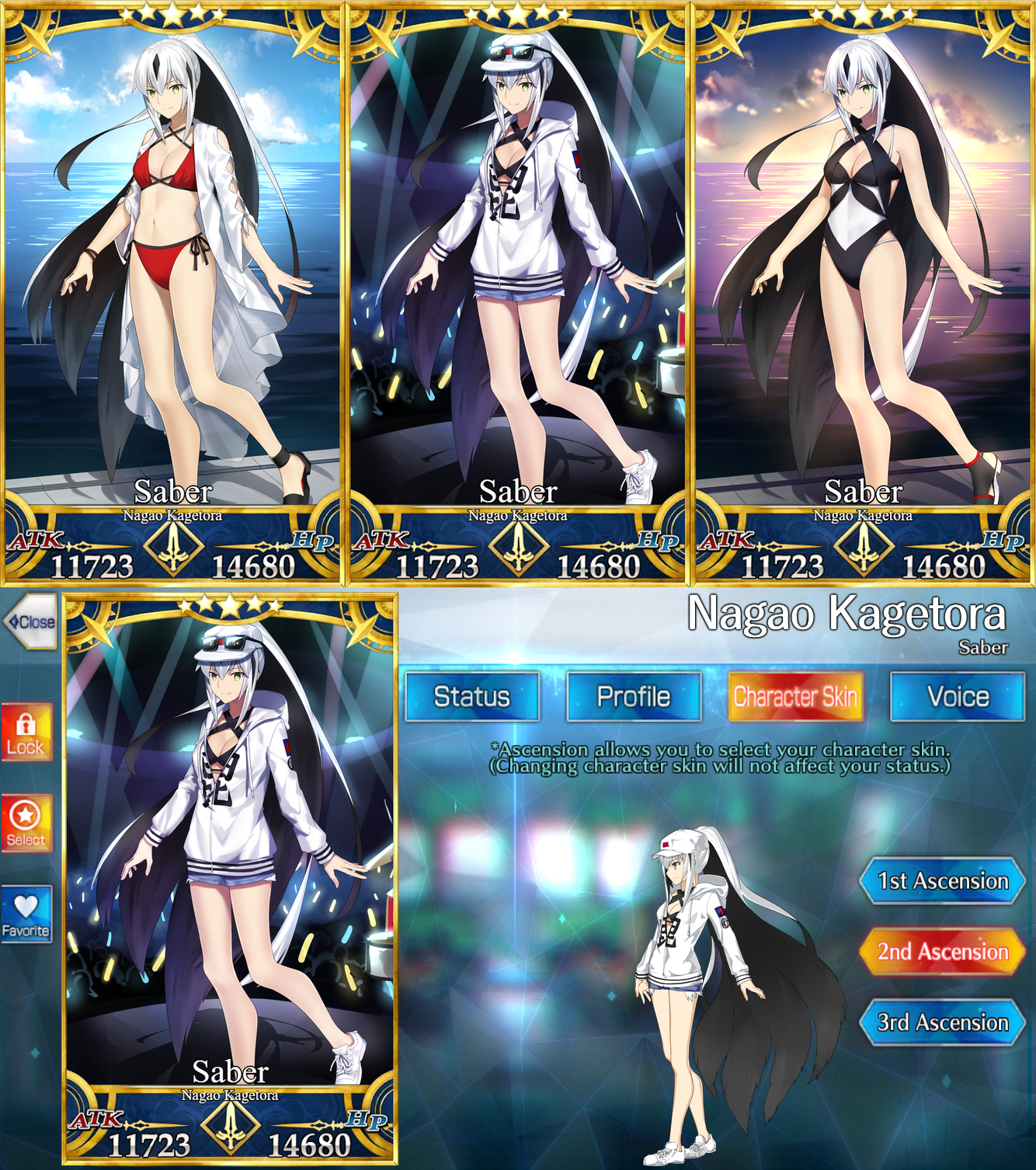Viewport: 1036px width, 1170px height.
Task: Switch to the Status tab
Action: [x=474, y=697]
